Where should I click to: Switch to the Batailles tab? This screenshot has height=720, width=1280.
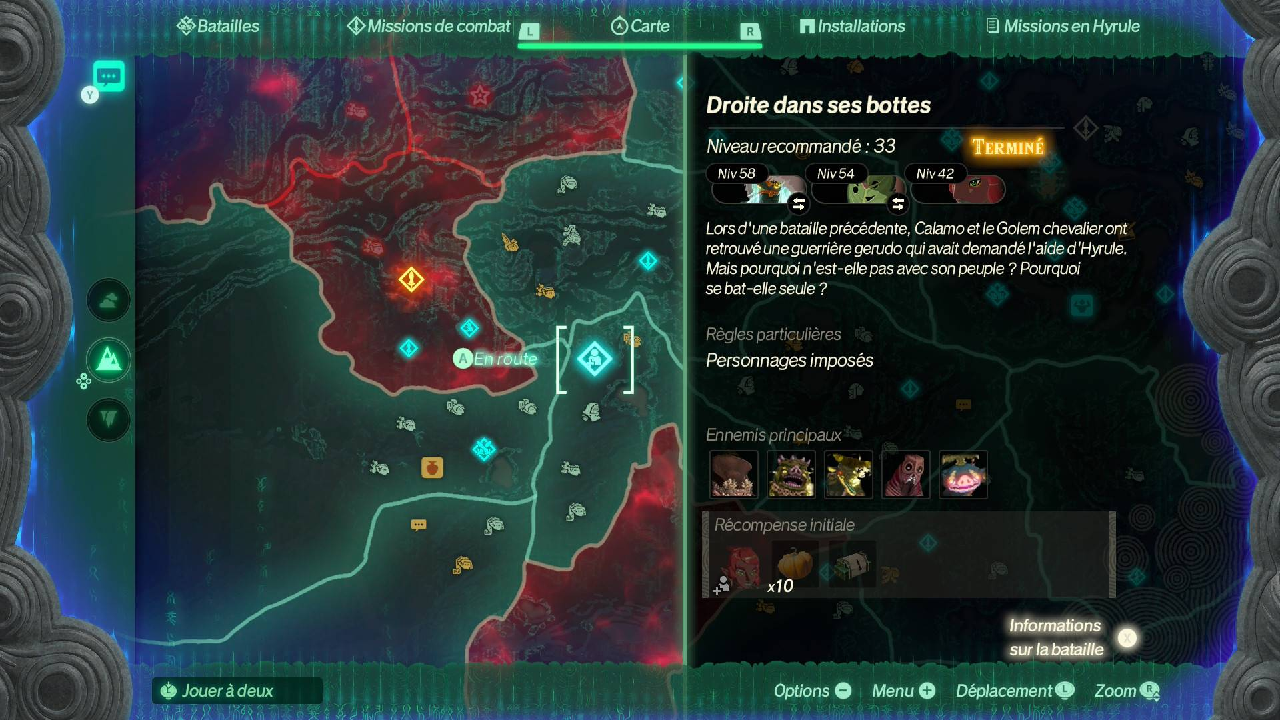click(218, 27)
